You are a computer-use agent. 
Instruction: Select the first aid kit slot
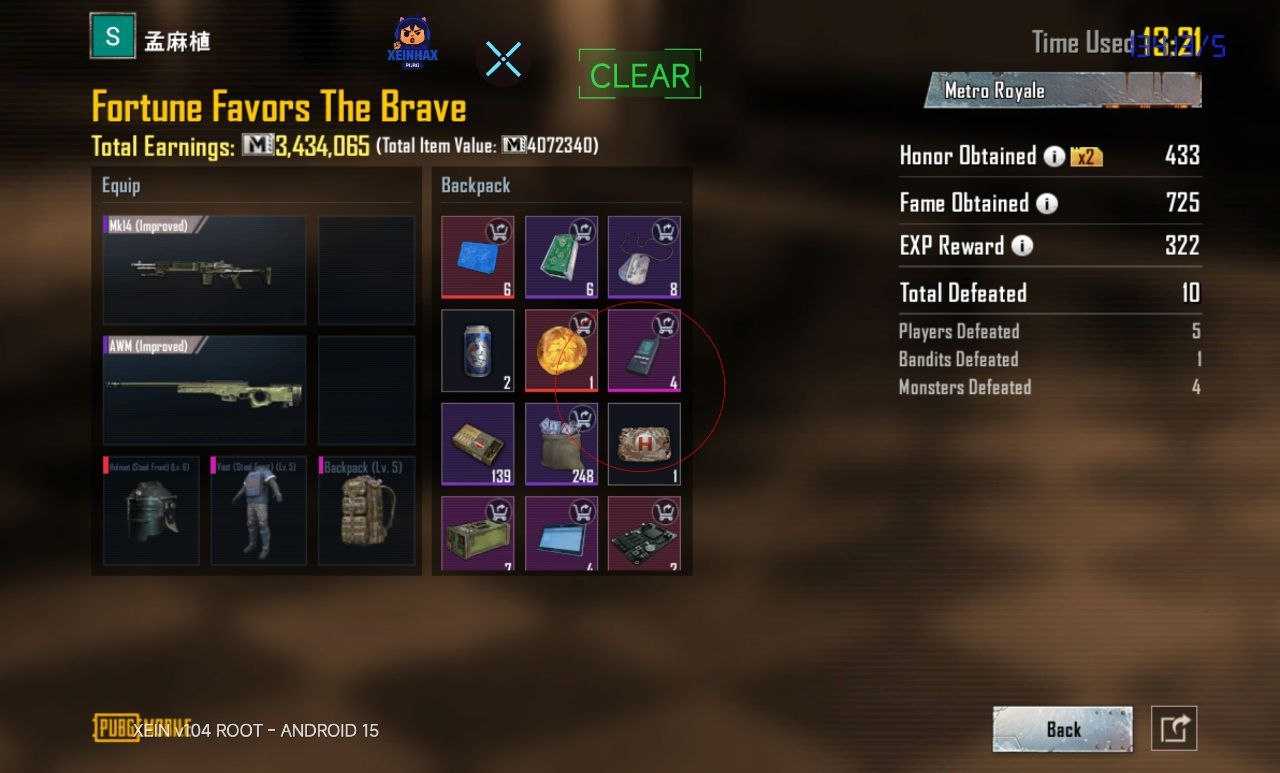click(x=644, y=444)
